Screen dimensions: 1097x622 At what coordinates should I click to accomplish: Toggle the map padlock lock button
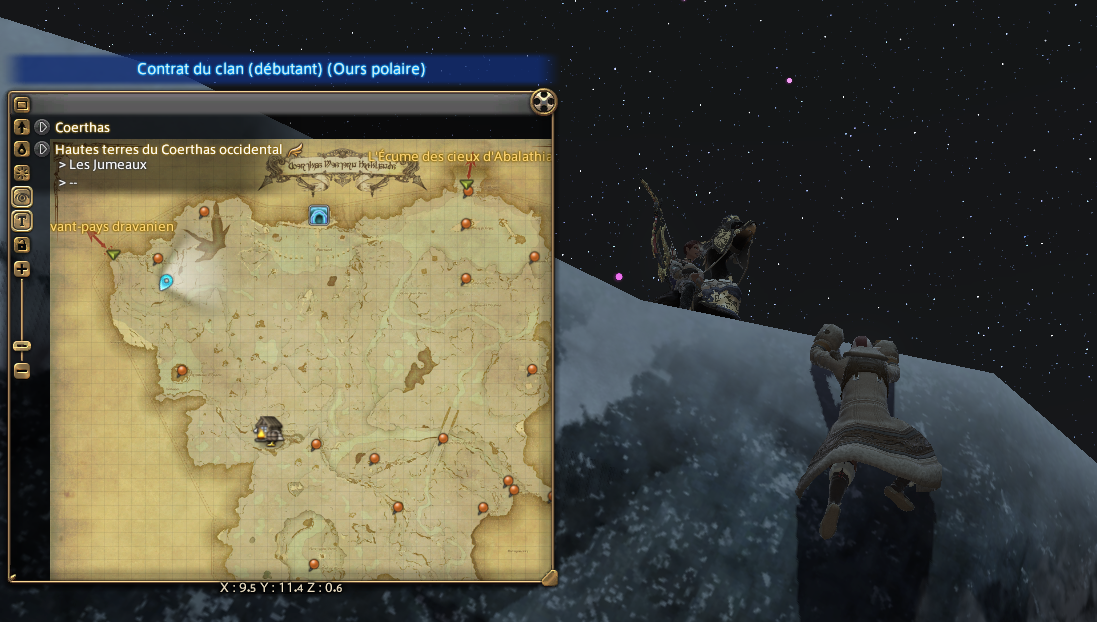tap(22, 244)
